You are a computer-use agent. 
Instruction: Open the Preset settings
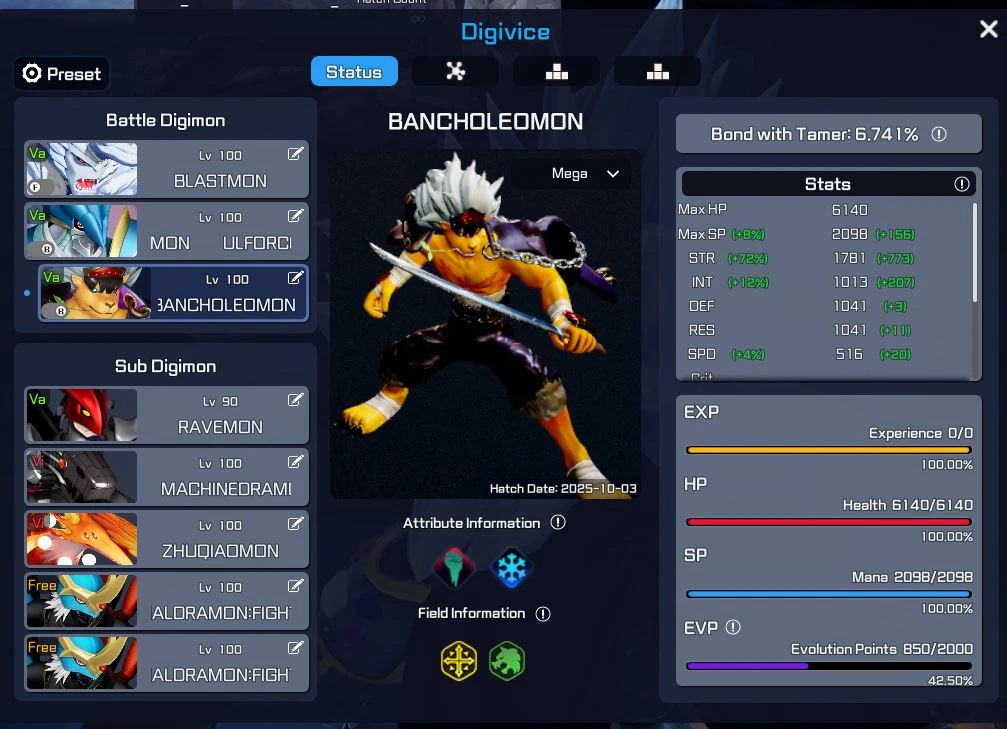pos(62,73)
